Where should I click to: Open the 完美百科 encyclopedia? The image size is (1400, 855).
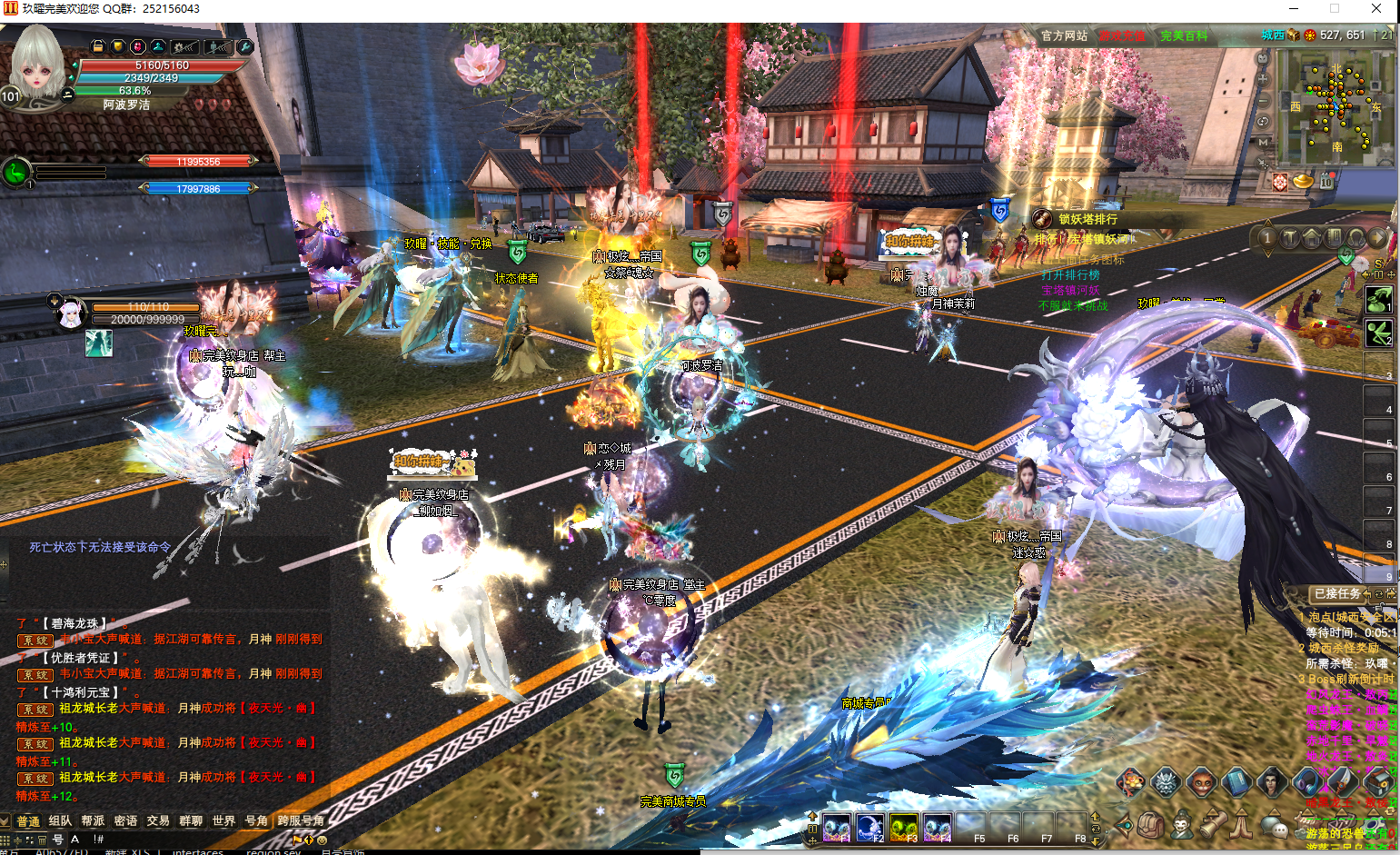1184,36
